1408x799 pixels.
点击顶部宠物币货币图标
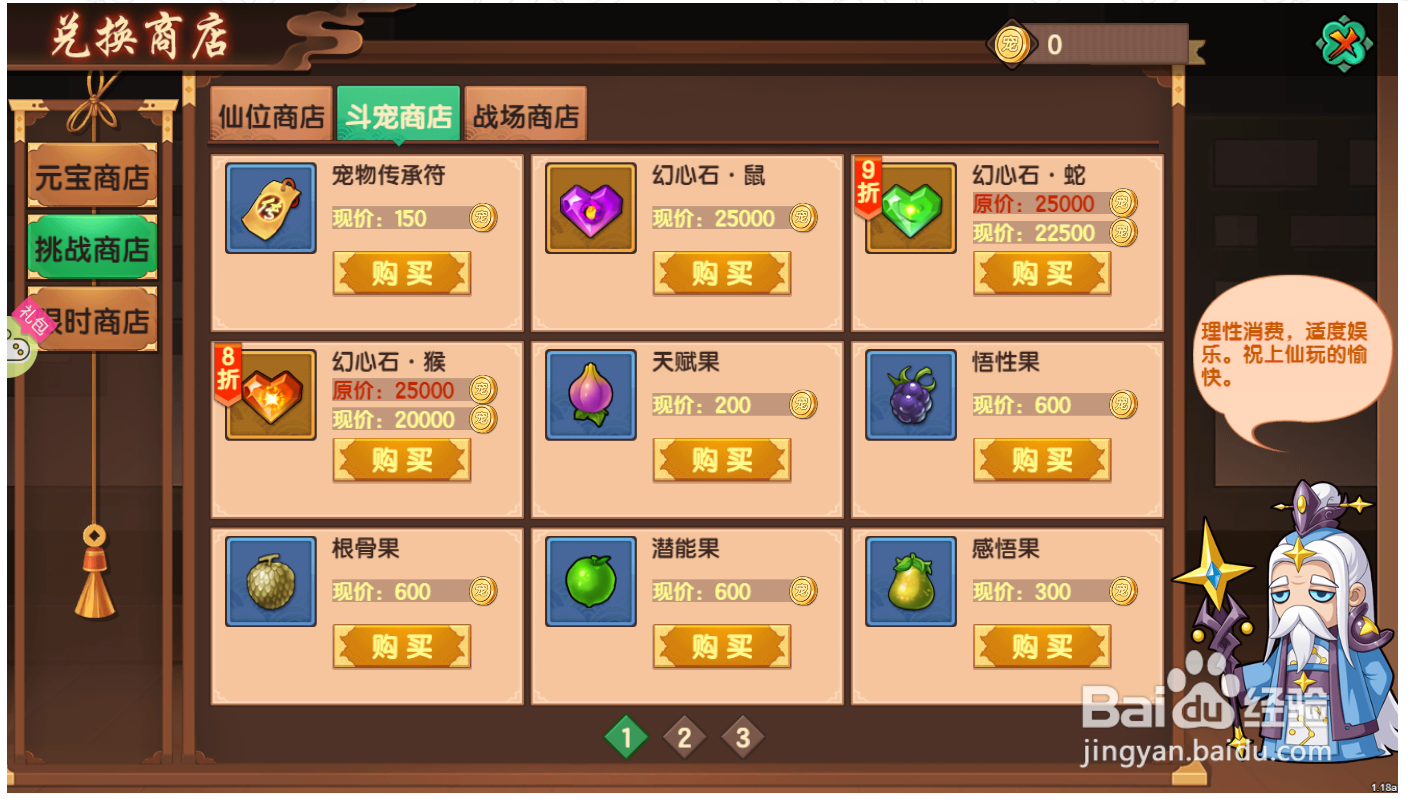1014,43
